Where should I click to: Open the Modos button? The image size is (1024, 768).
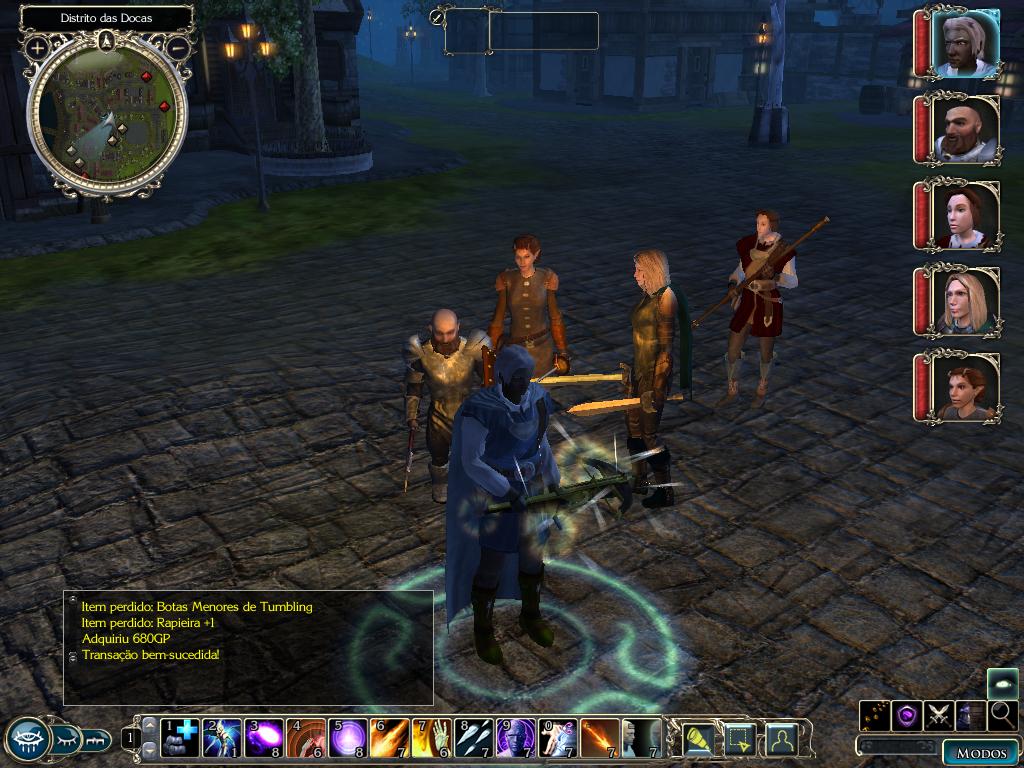[x=980, y=753]
